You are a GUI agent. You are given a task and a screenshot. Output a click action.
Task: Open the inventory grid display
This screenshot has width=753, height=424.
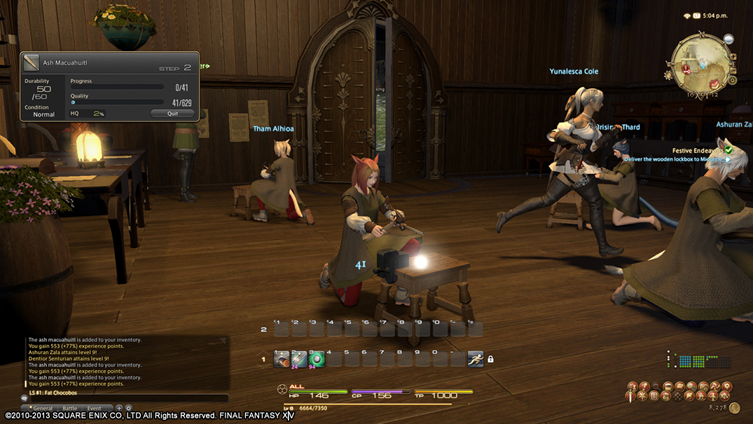click(x=685, y=360)
